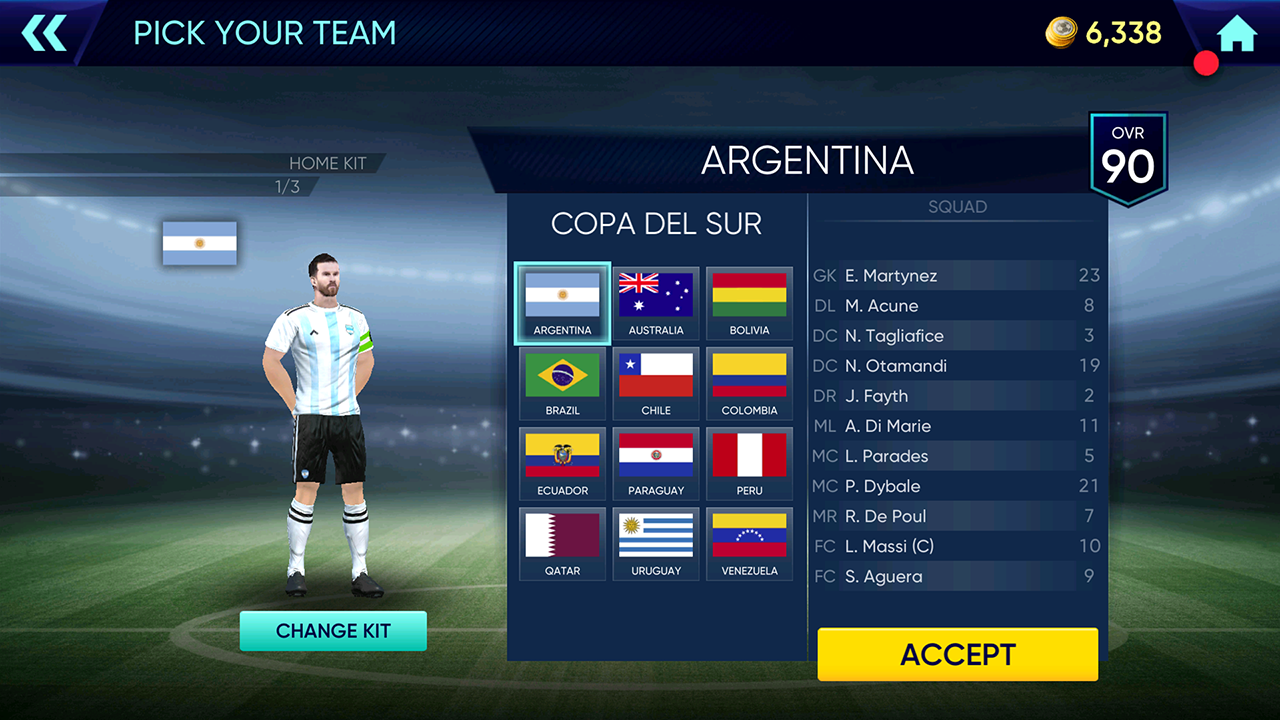The height and width of the screenshot is (720, 1280).
Task: Open the home screen via house icon
Action: pyautogui.click(x=1237, y=33)
